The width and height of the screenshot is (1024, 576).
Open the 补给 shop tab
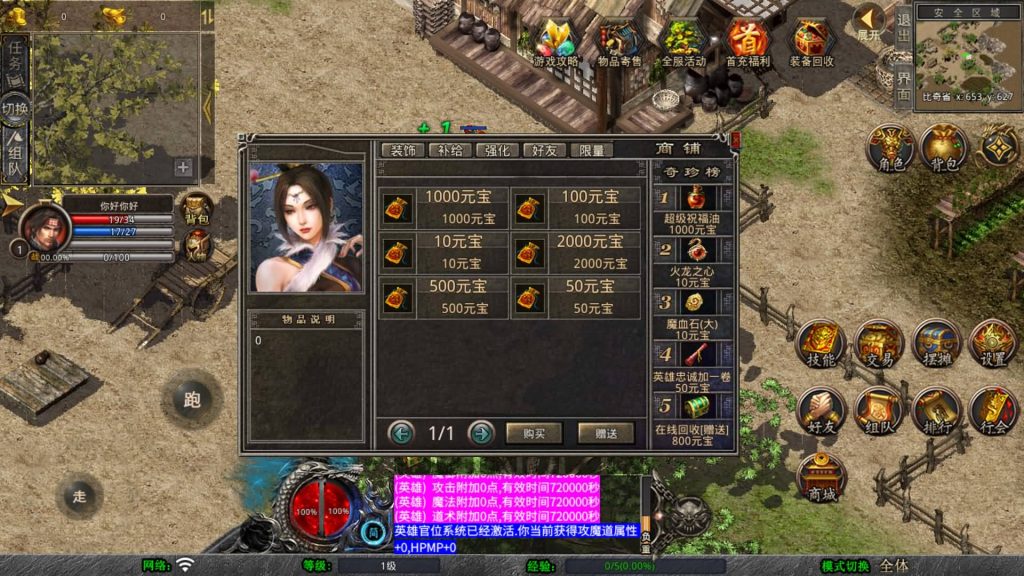pos(450,150)
